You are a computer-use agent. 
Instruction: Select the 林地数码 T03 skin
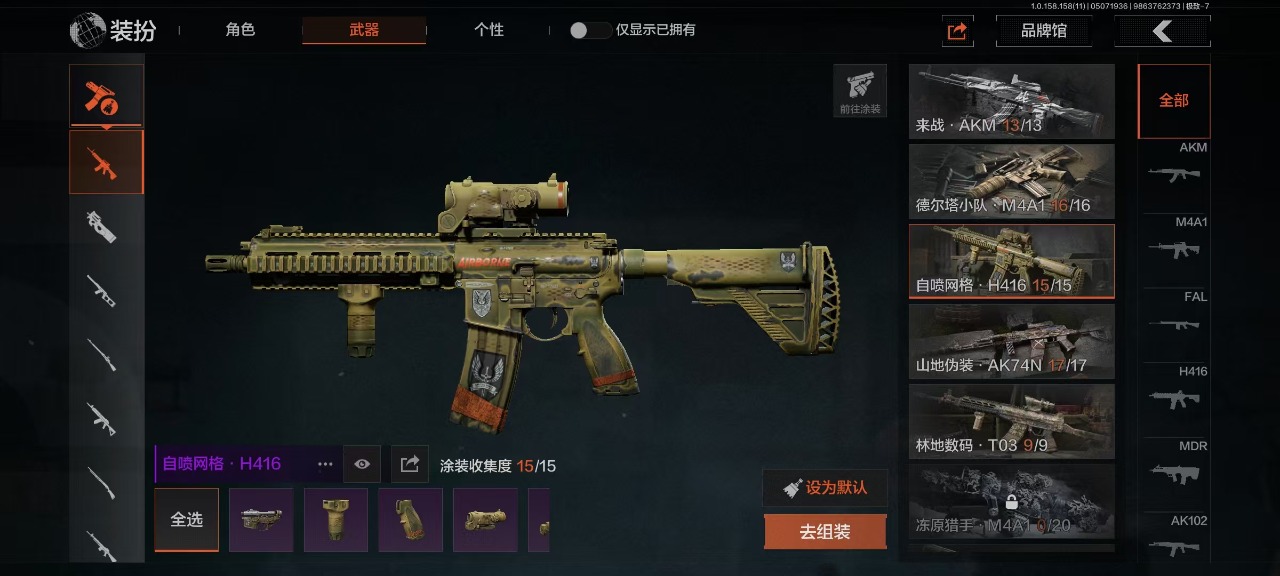[x=1011, y=421]
